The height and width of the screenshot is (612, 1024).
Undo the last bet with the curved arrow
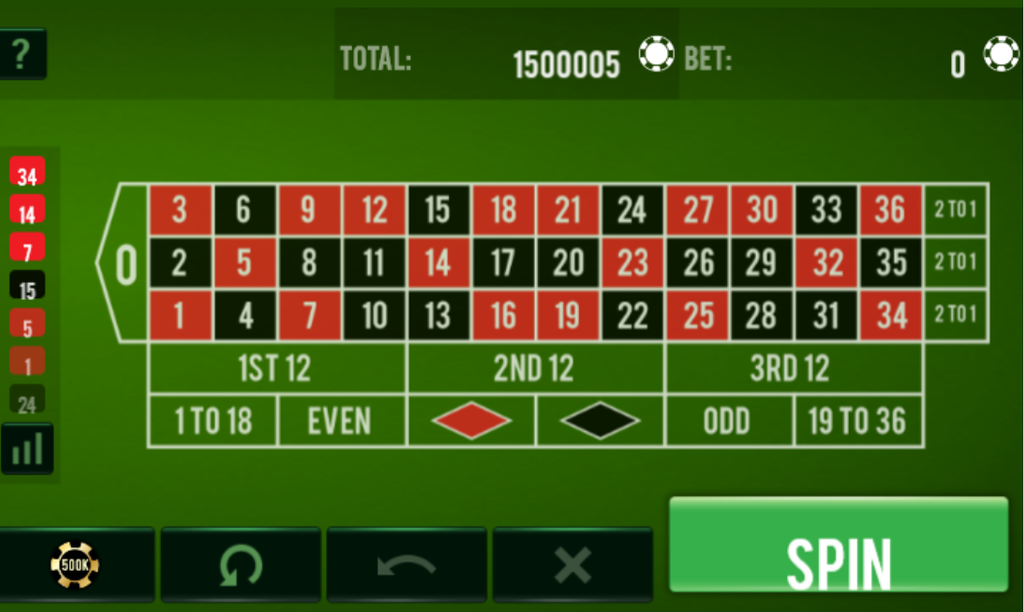[x=406, y=565]
